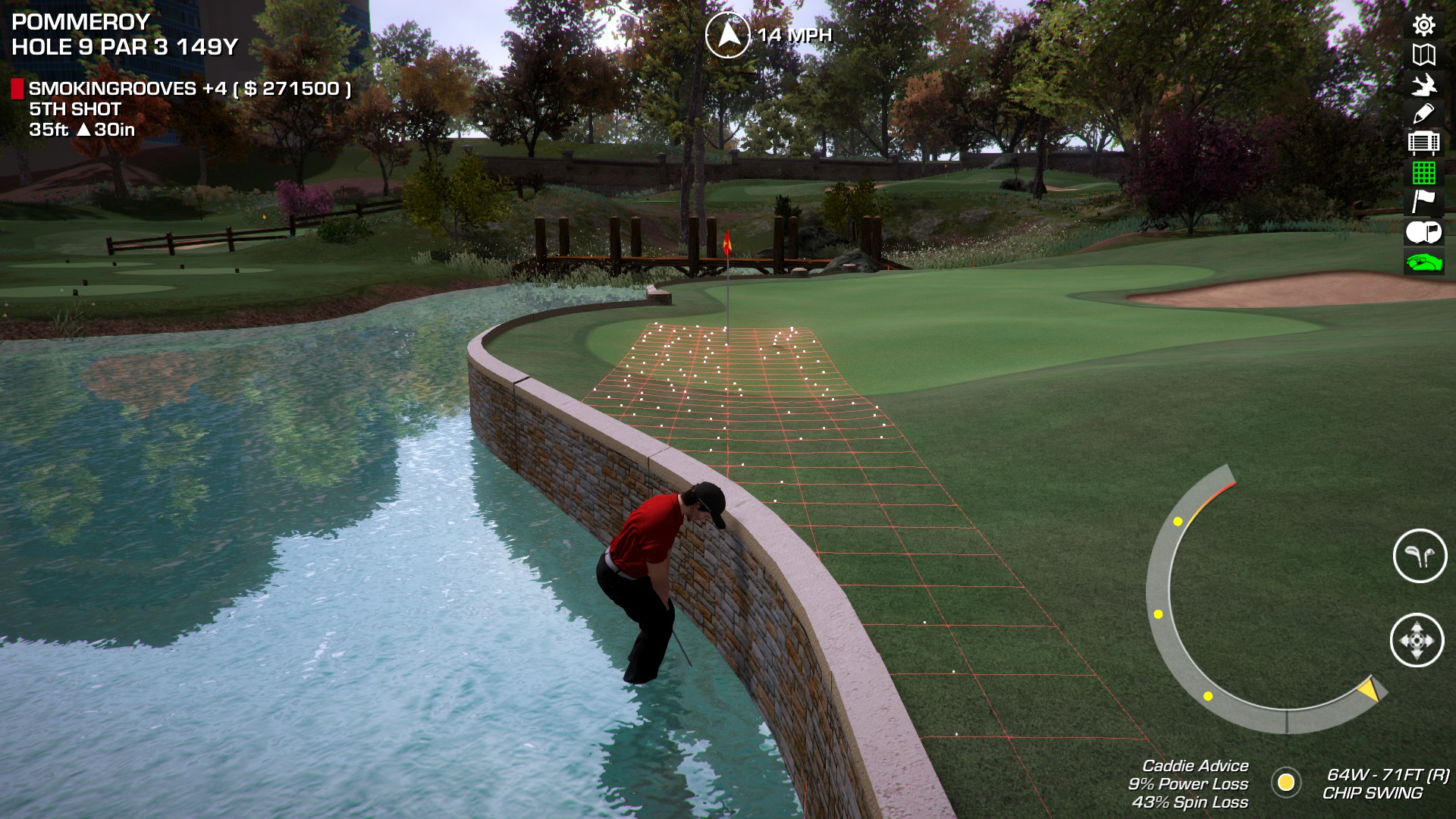Click the ball-and-flag icon
Image resolution: width=1456 pixels, height=819 pixels.
tap(1423, 232)
